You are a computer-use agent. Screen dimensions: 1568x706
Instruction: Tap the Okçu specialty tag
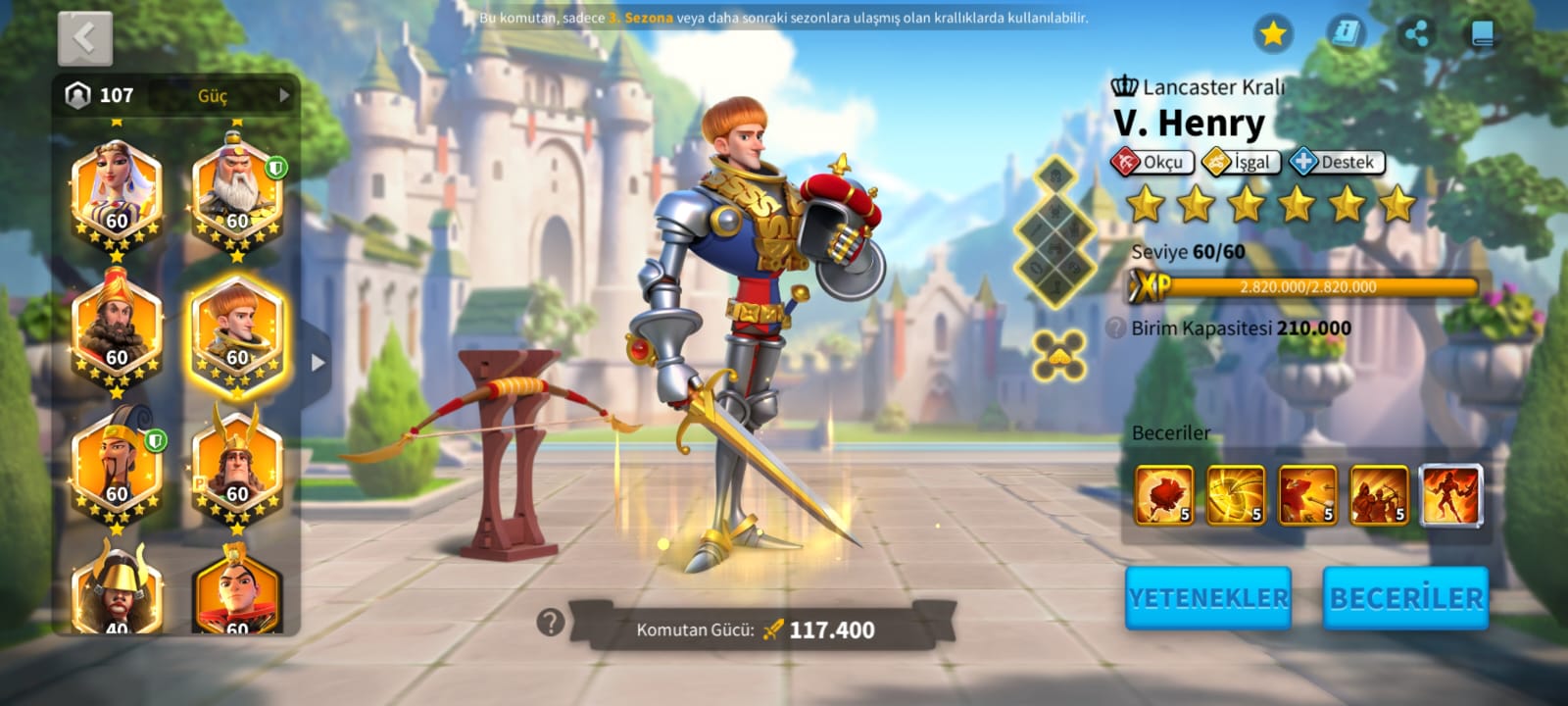point(1152,162)
